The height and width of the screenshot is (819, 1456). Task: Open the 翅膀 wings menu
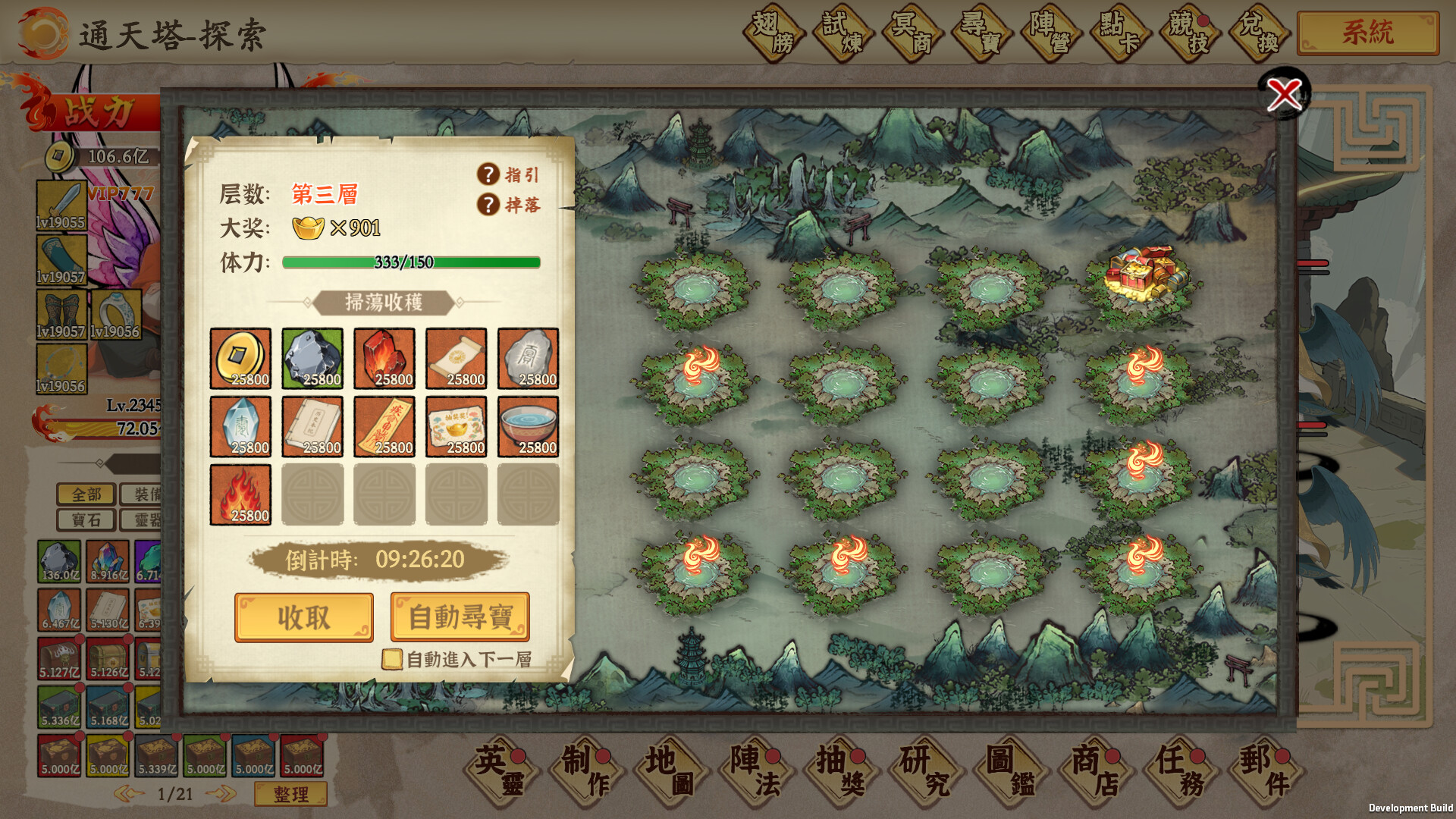click(773, 33)
